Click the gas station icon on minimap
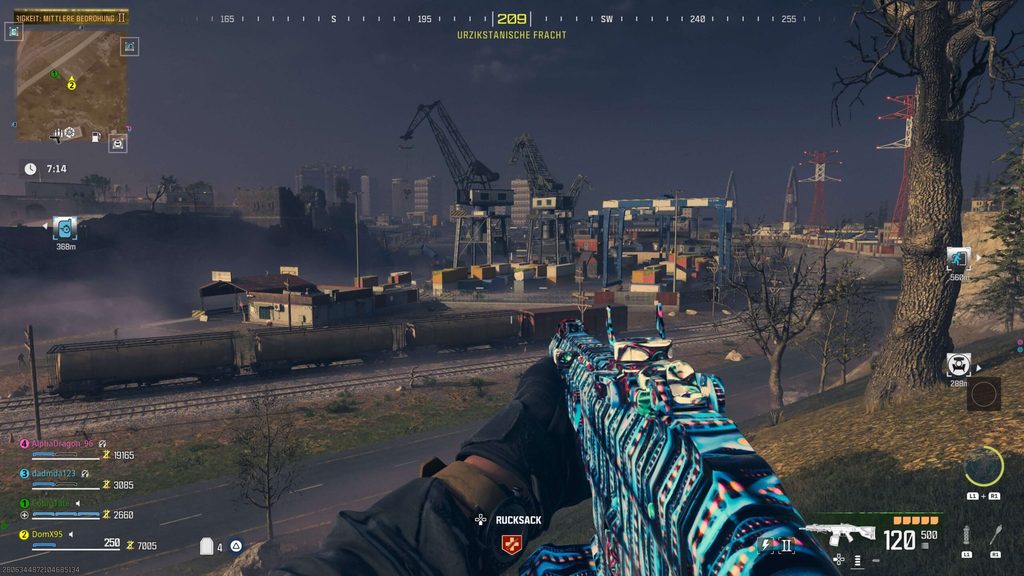This screenshot has width=1024, height=576. 95,136
